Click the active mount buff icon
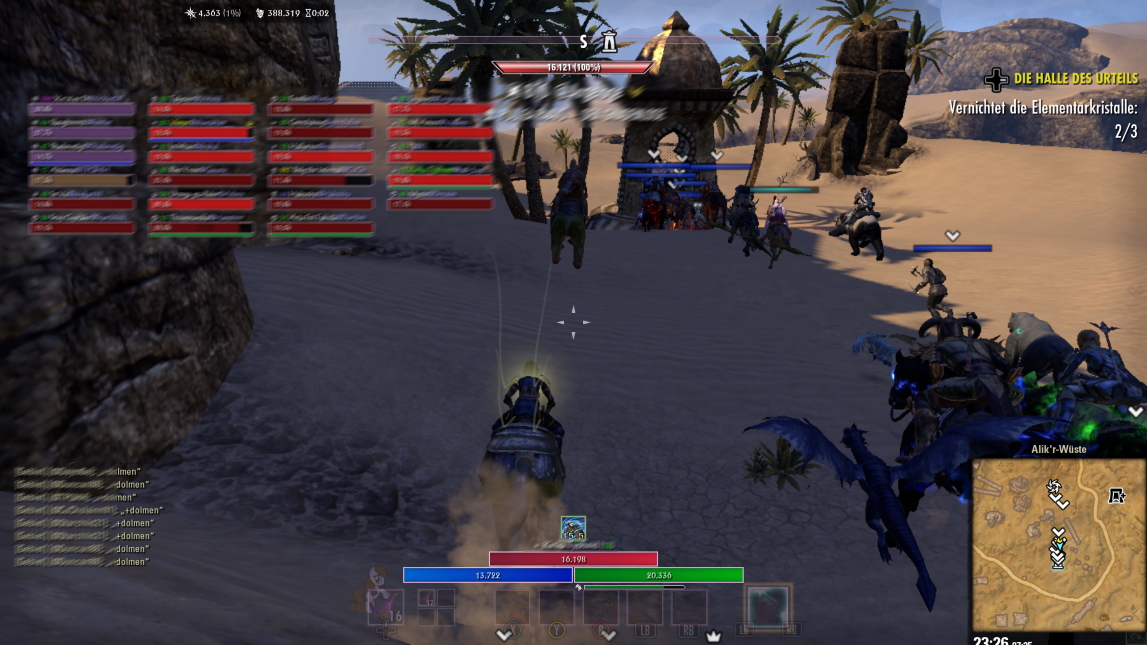The width and height of the screenshot is (1147, 645). tap(573, 529)
